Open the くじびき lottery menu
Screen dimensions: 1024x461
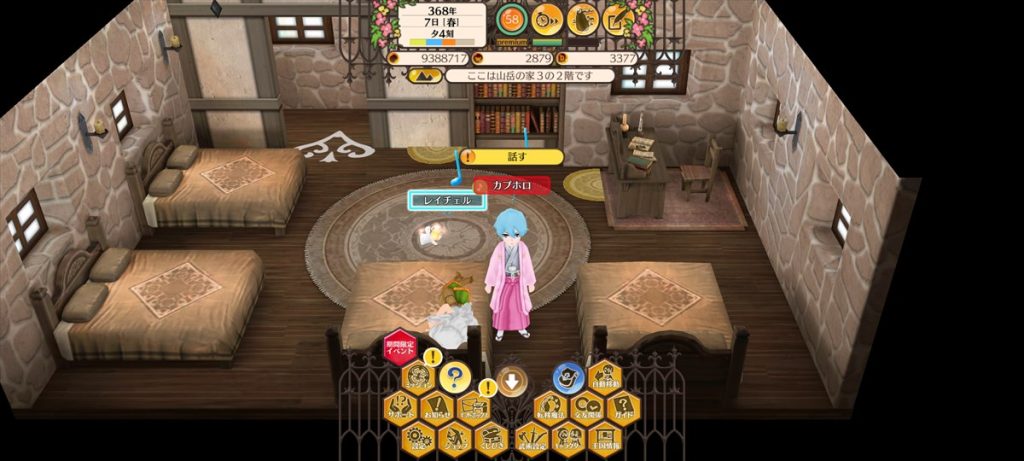pyautogui.click(x=491, y=438)
